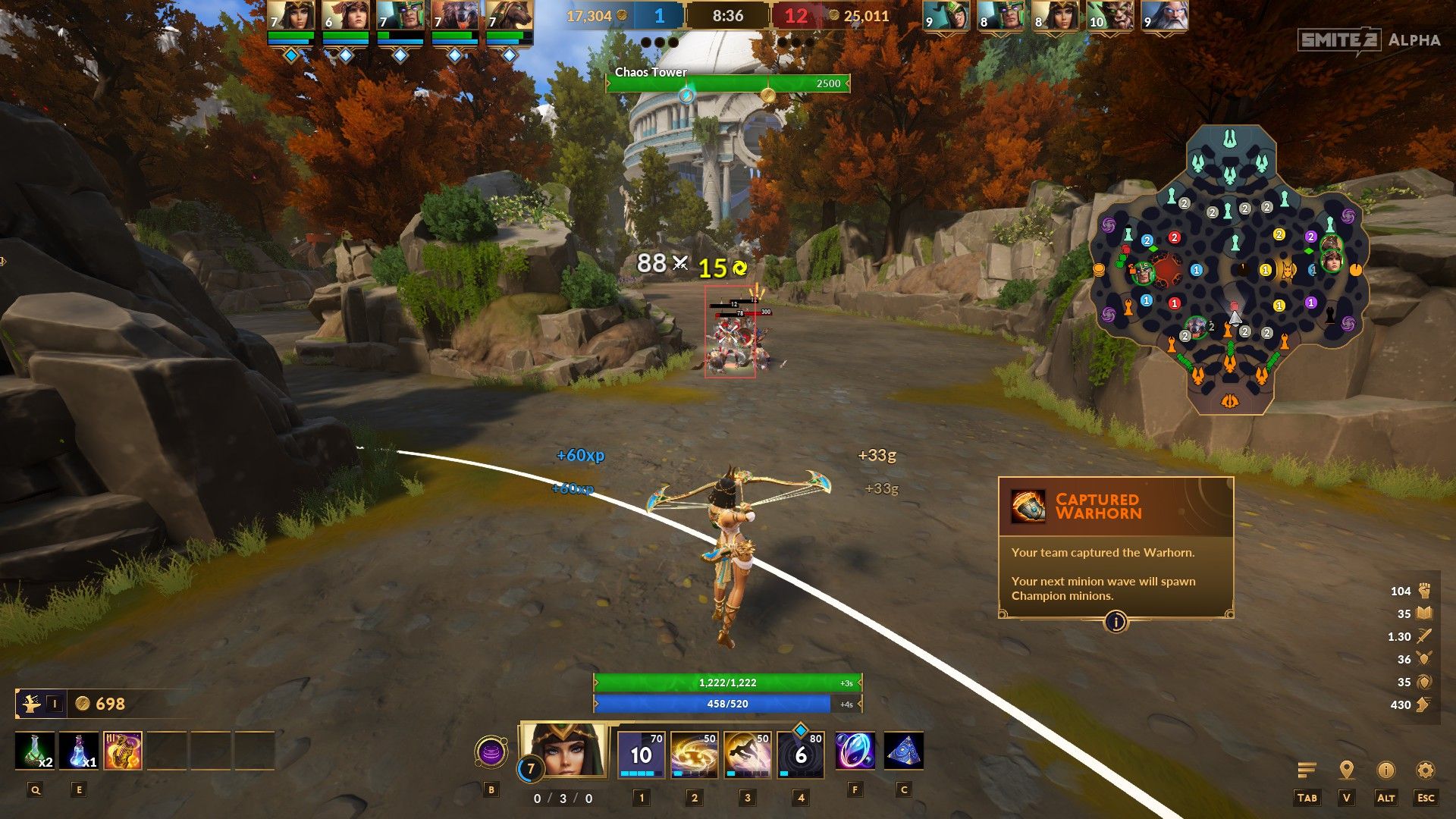Image resolution: width=1456 pixels, height=819 pixels.
Task: Activate the leaping figure third ability
Action: tap(747, 754)
